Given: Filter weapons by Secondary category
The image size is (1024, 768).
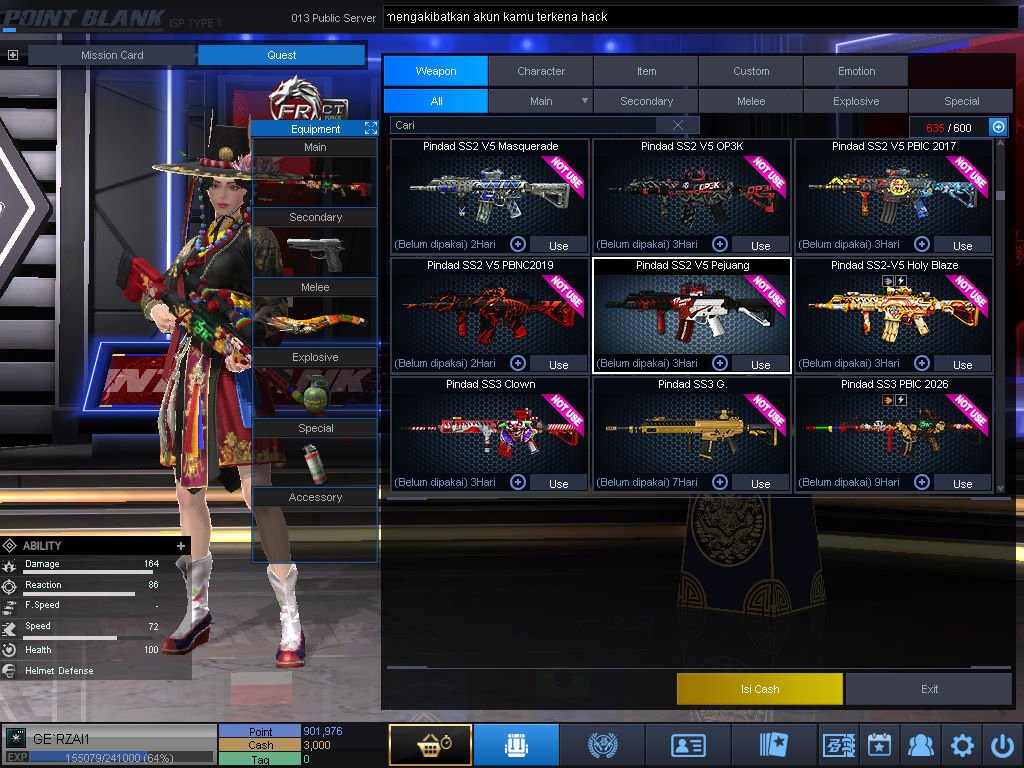Looking at the screenshot, I should click(x=646, y=101).
